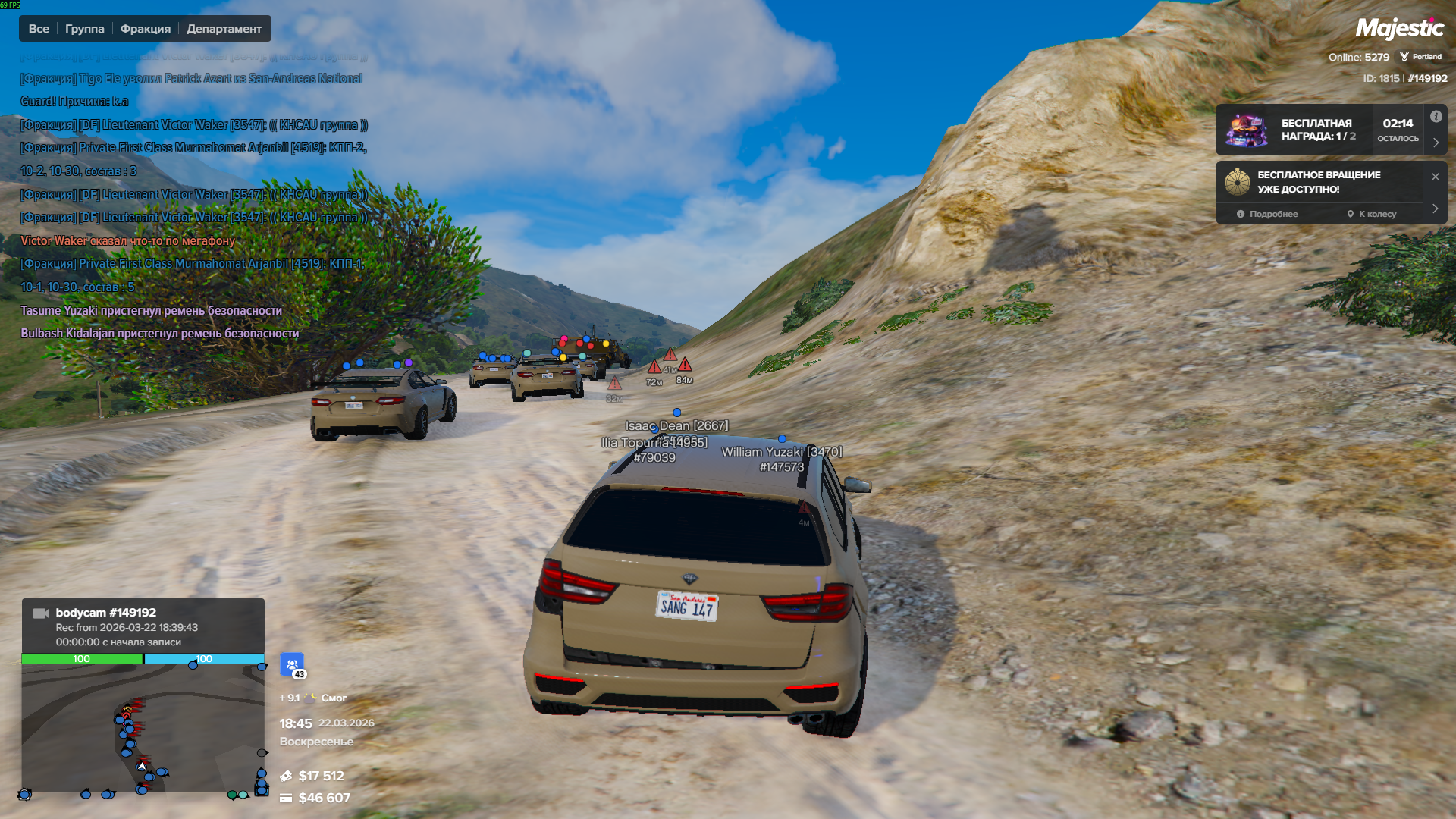Select the Группа chat tab
The height and width of the screenshot is (819, 1456).
[x=84, y=29]
